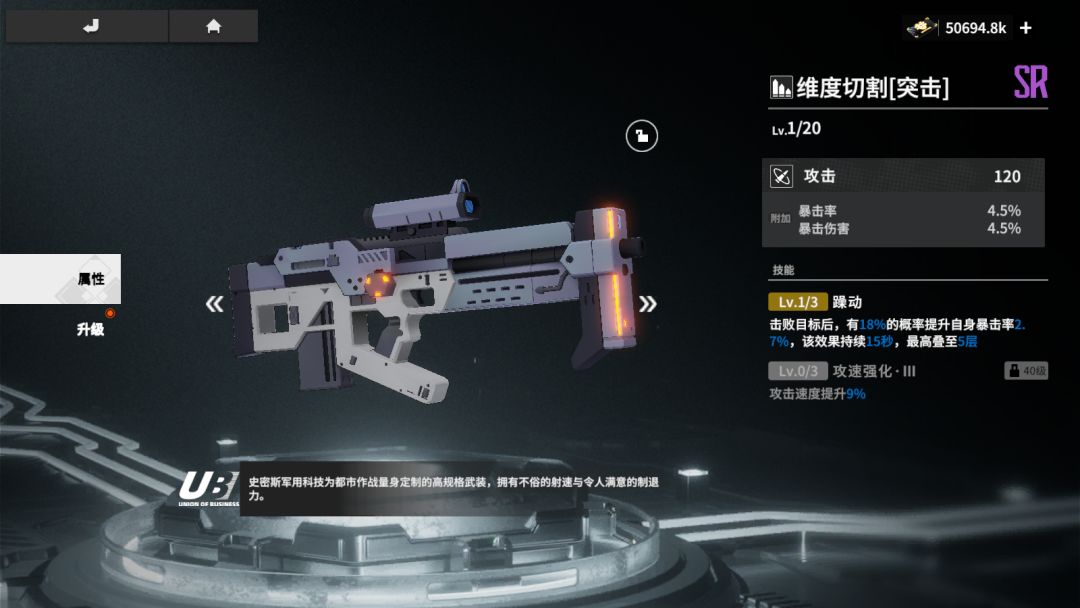The height and width of the screenshot is (608, 1080).
Task: Switch to the previous weapon
Action: click(x=214, y=304)
